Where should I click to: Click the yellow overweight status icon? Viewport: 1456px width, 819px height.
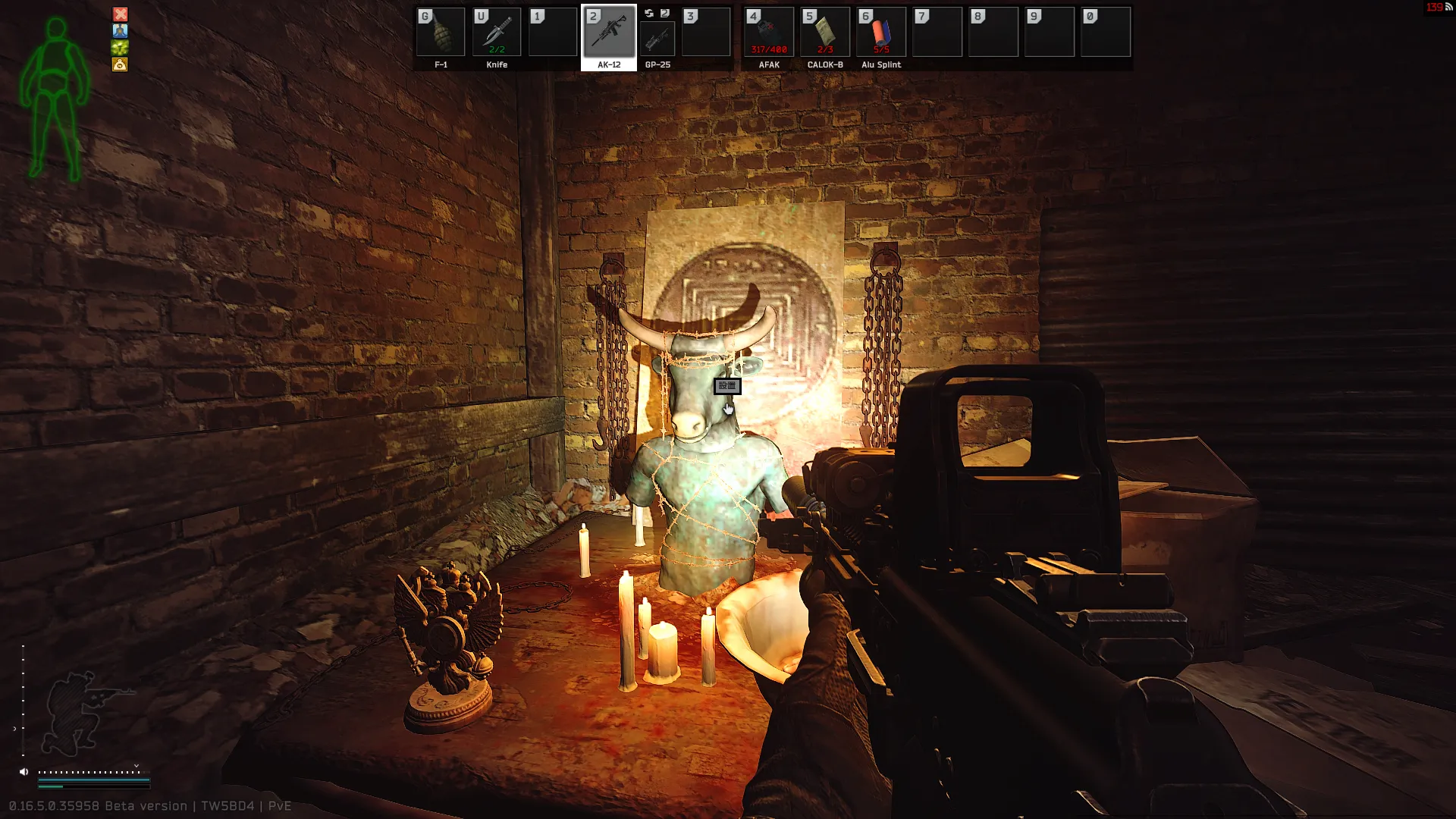click(x=121, y=64)
